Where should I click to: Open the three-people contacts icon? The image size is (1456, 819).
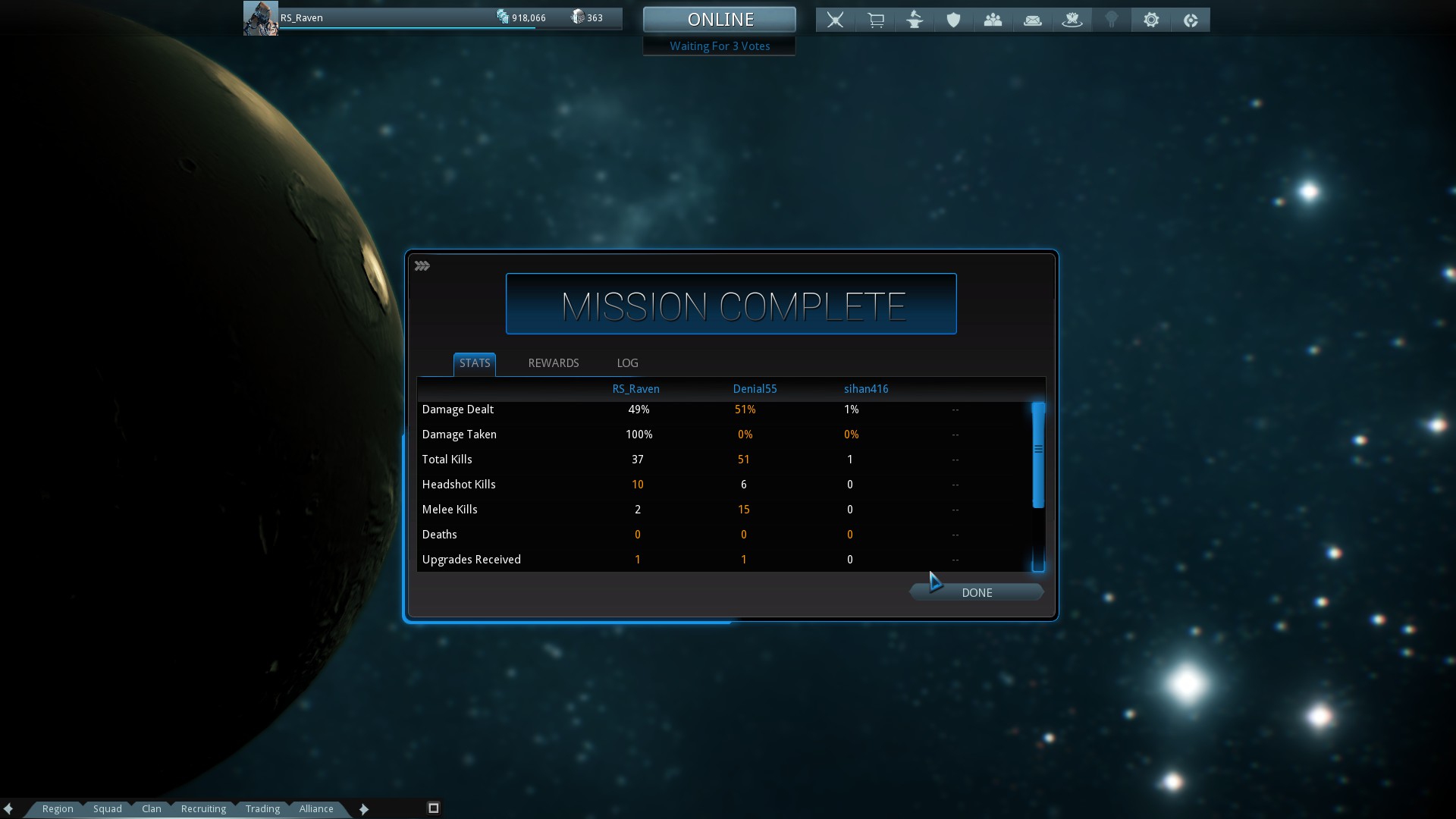993,20
